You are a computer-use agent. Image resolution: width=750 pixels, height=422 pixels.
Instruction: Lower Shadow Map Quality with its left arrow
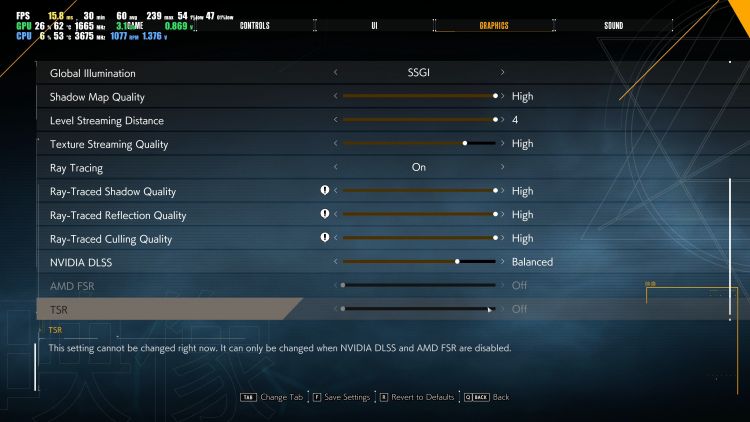[x=335, y=97]
